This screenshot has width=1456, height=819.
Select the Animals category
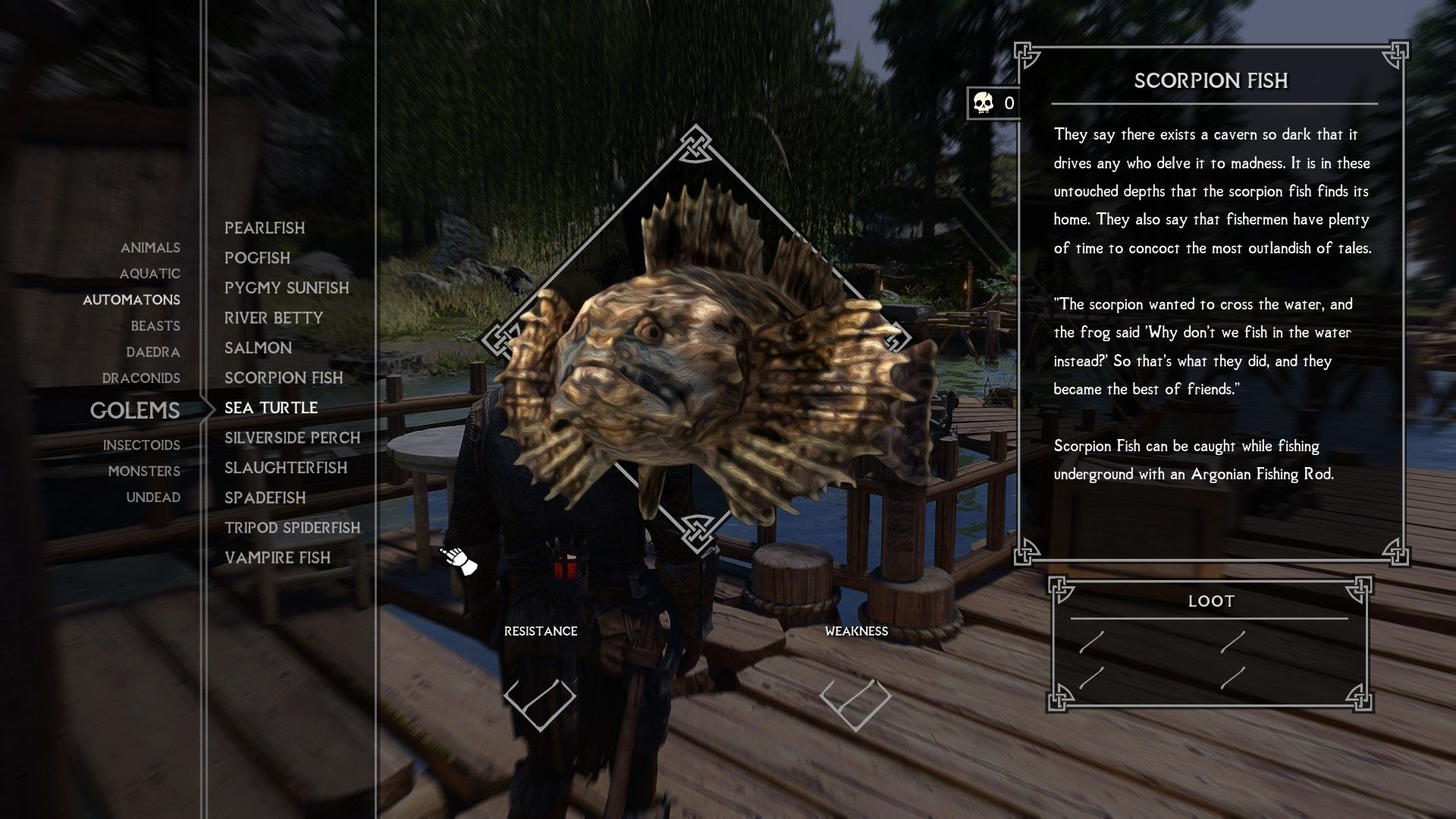coord(150,247)
